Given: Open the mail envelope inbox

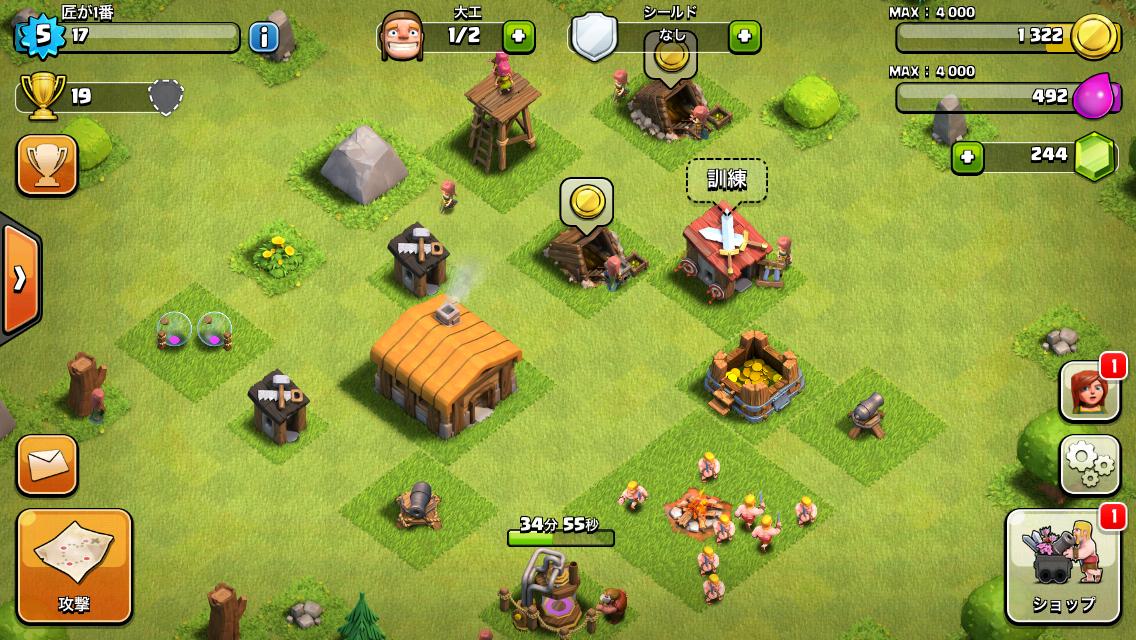Looking at the screenshot, I should click(47, 465).
